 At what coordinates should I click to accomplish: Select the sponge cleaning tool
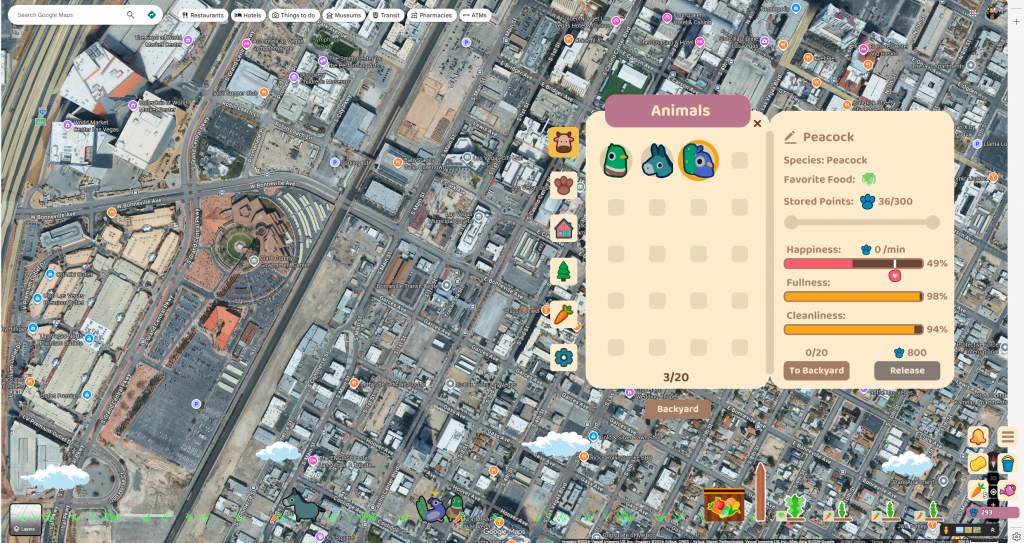coord(977,464)
